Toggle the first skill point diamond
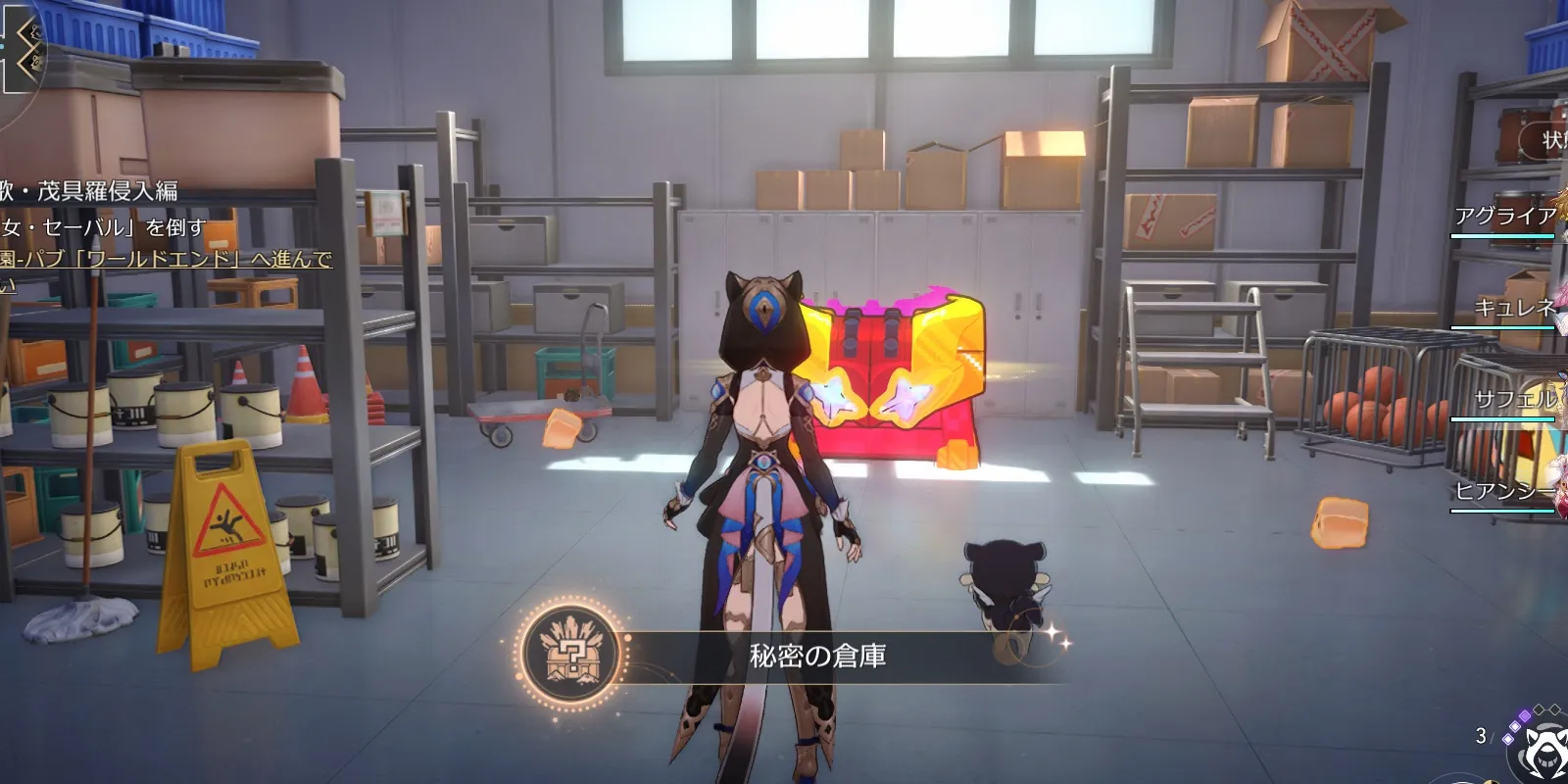The height and width of the screenshot is (784, 1568). pos(1508,738)
